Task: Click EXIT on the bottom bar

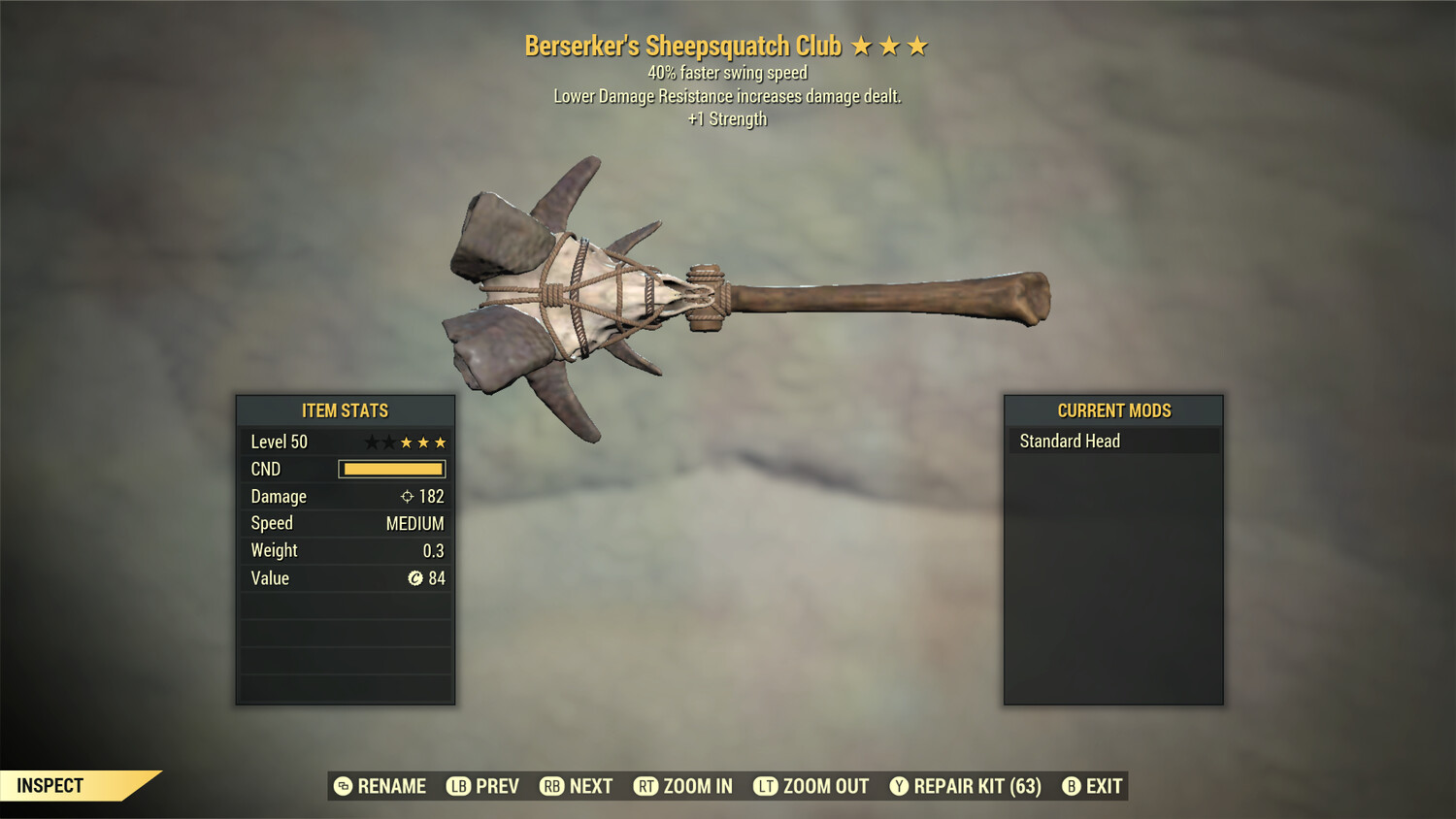Action: (1107, 786)
